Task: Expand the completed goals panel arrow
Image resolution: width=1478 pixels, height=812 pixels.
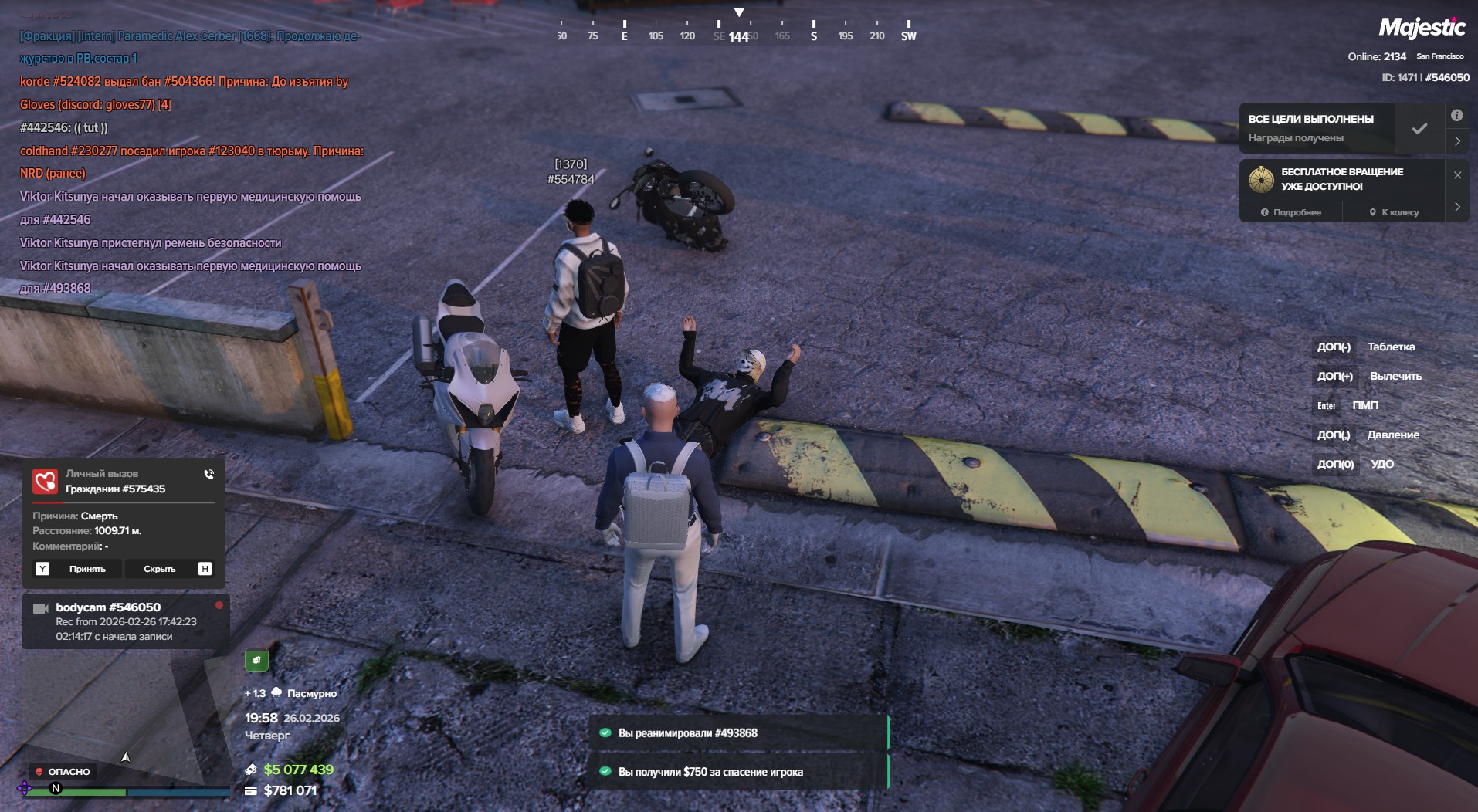Action: coord(1457,141)
